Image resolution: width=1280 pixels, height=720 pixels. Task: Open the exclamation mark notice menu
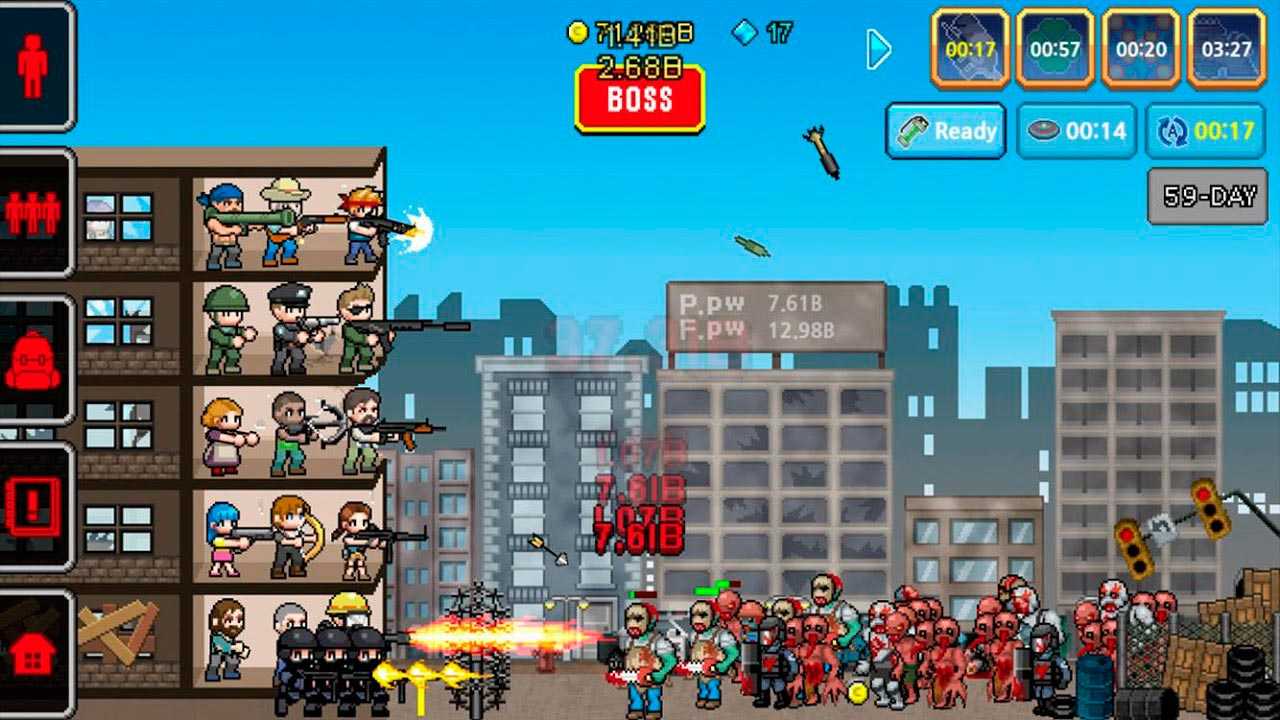[x=34, y=507]
